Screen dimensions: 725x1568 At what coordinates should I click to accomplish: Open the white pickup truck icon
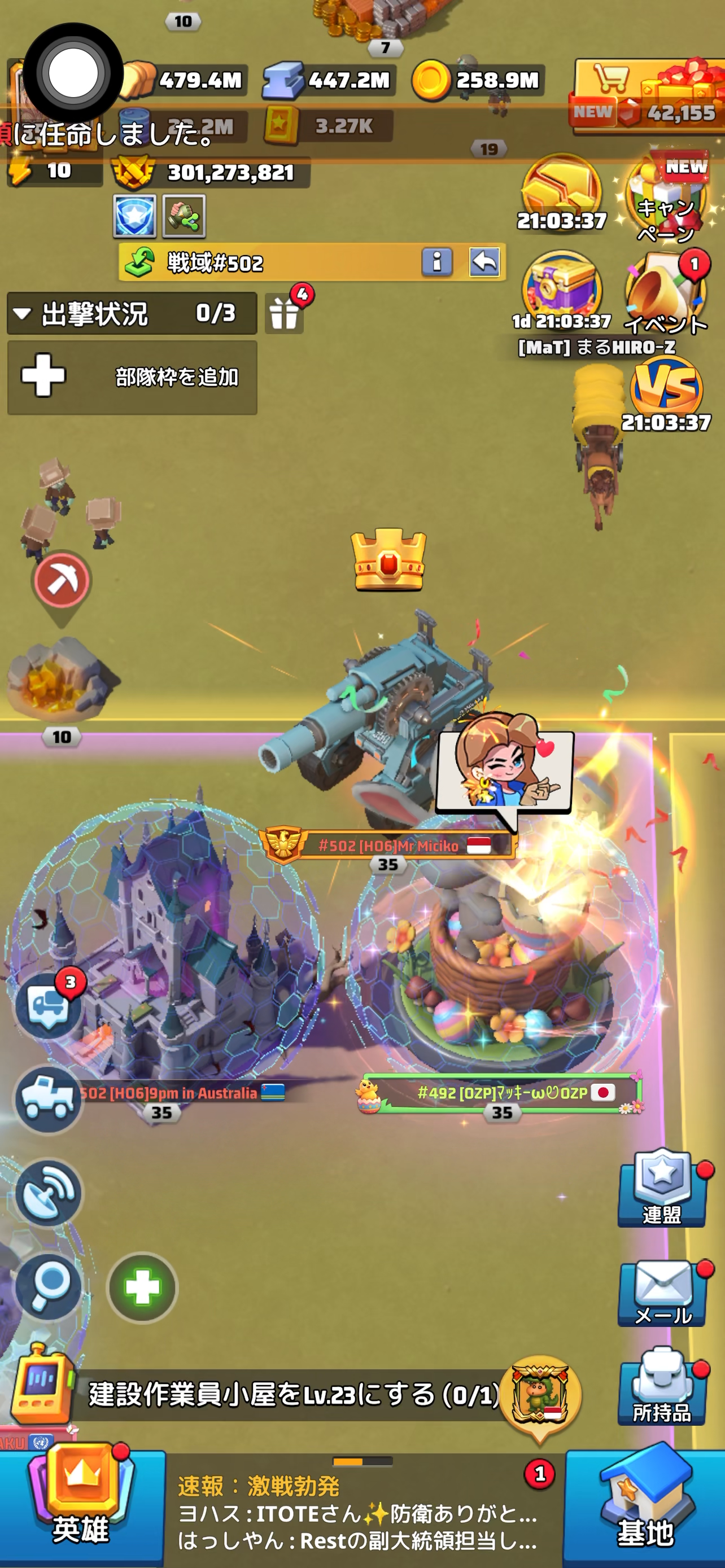(49, 1100)
